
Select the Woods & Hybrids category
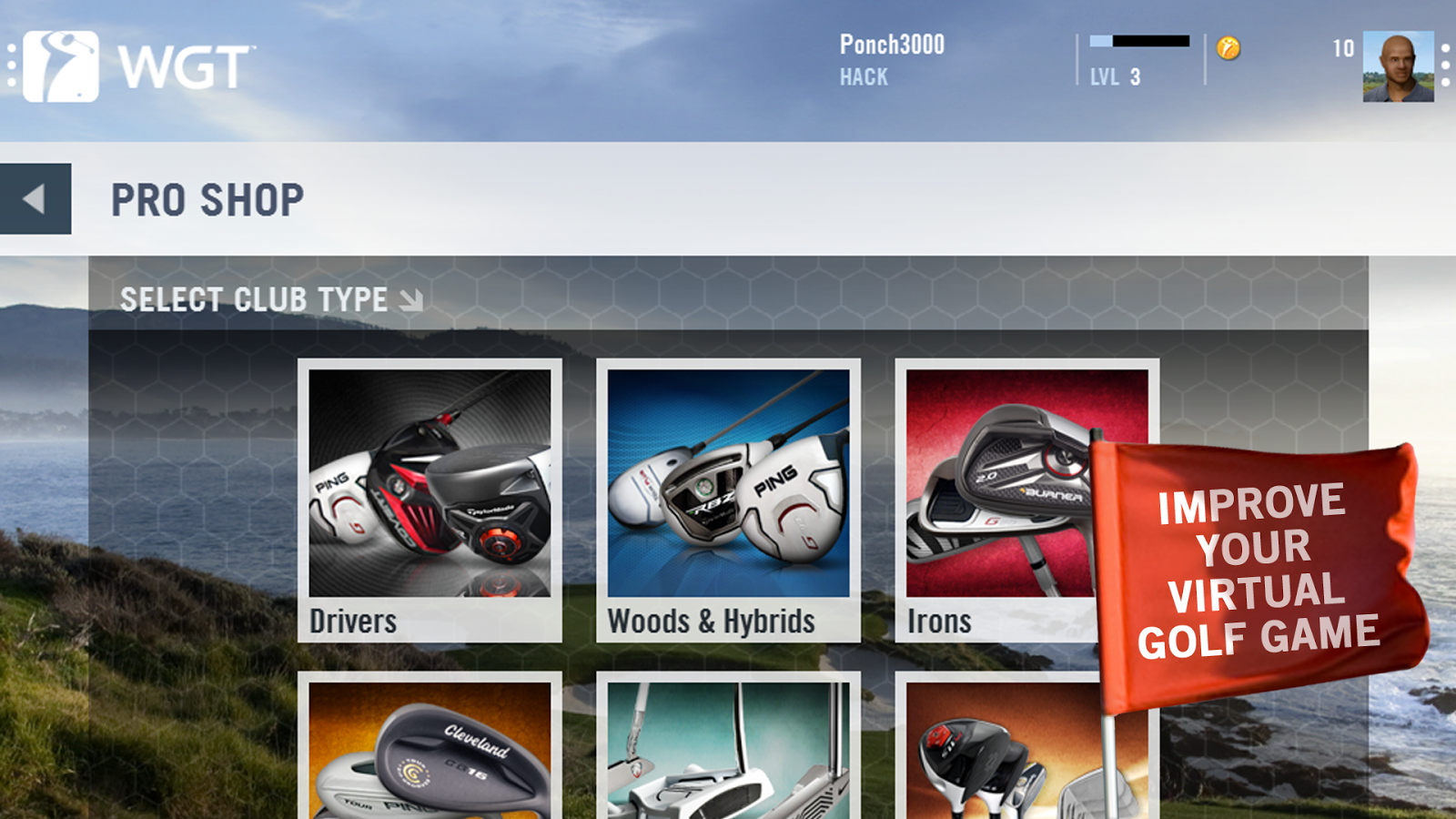pyautogui.click(x=728, y=500)
